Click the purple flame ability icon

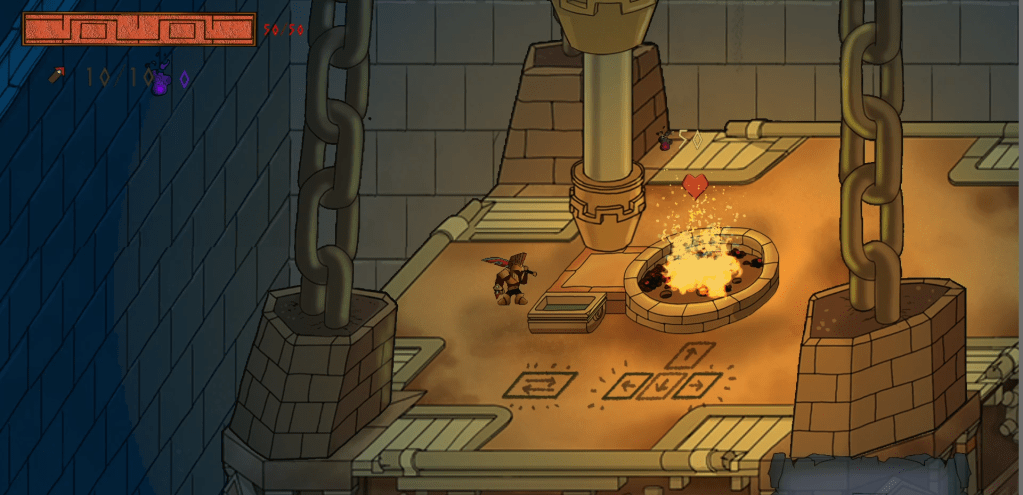pos(160,80)
